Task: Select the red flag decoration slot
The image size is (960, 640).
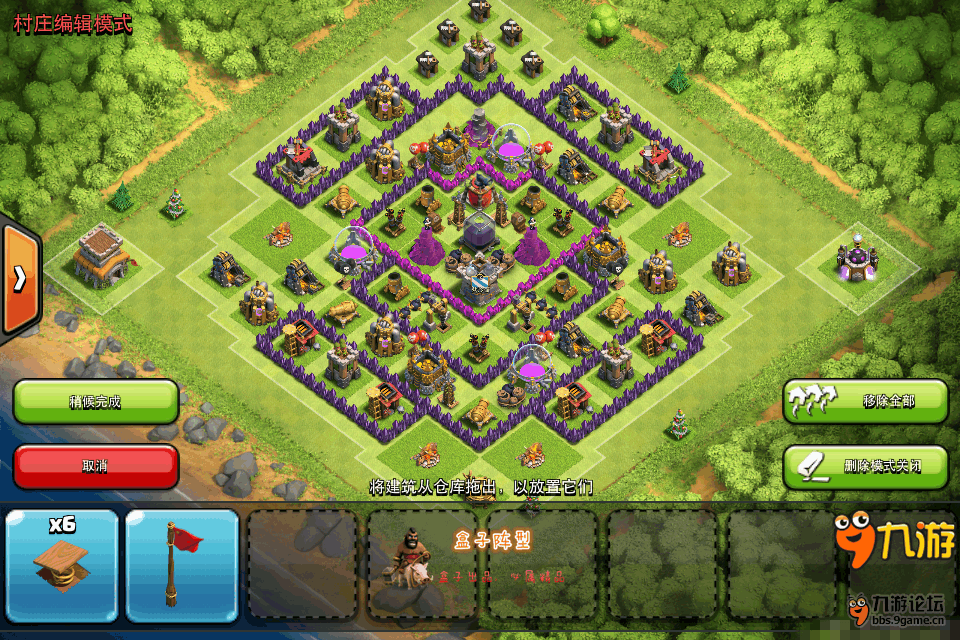Action: click(182, 565)
